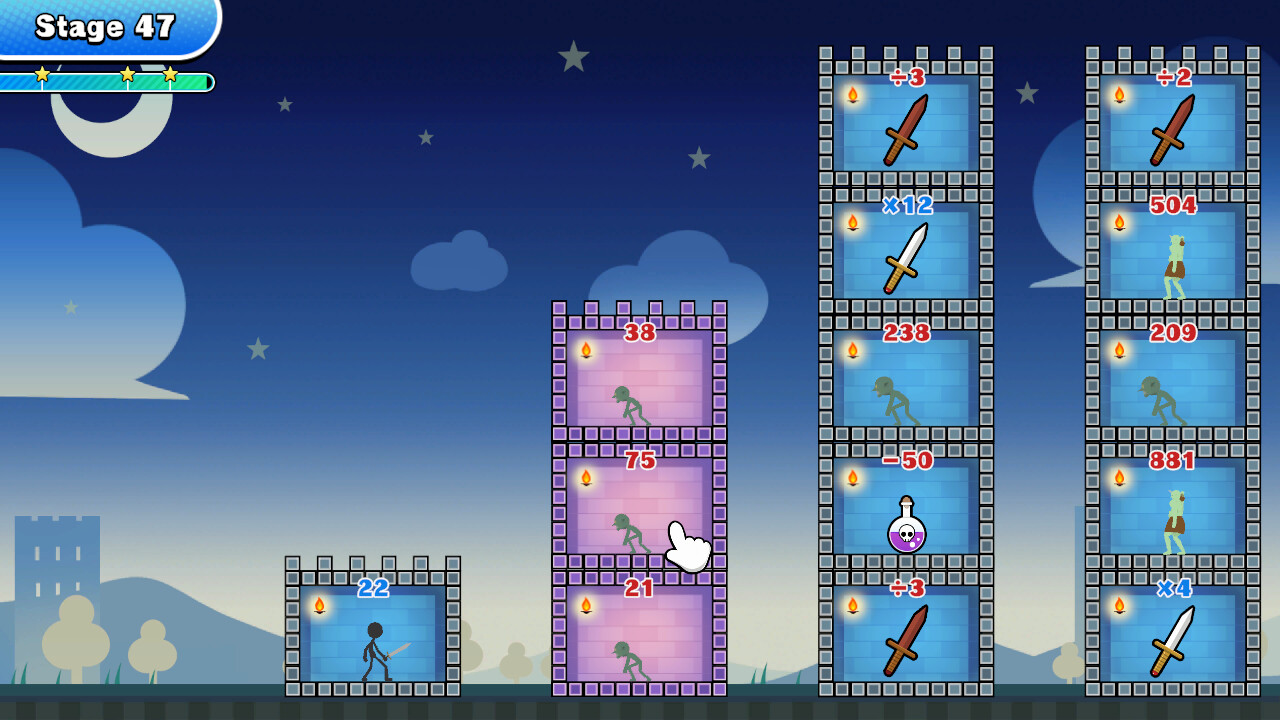Take the ×4 sword at the bottom right
Image resolution: width=1280 pixels, height=720 pixels.
pyautogui.click(x=1170, y=640)
